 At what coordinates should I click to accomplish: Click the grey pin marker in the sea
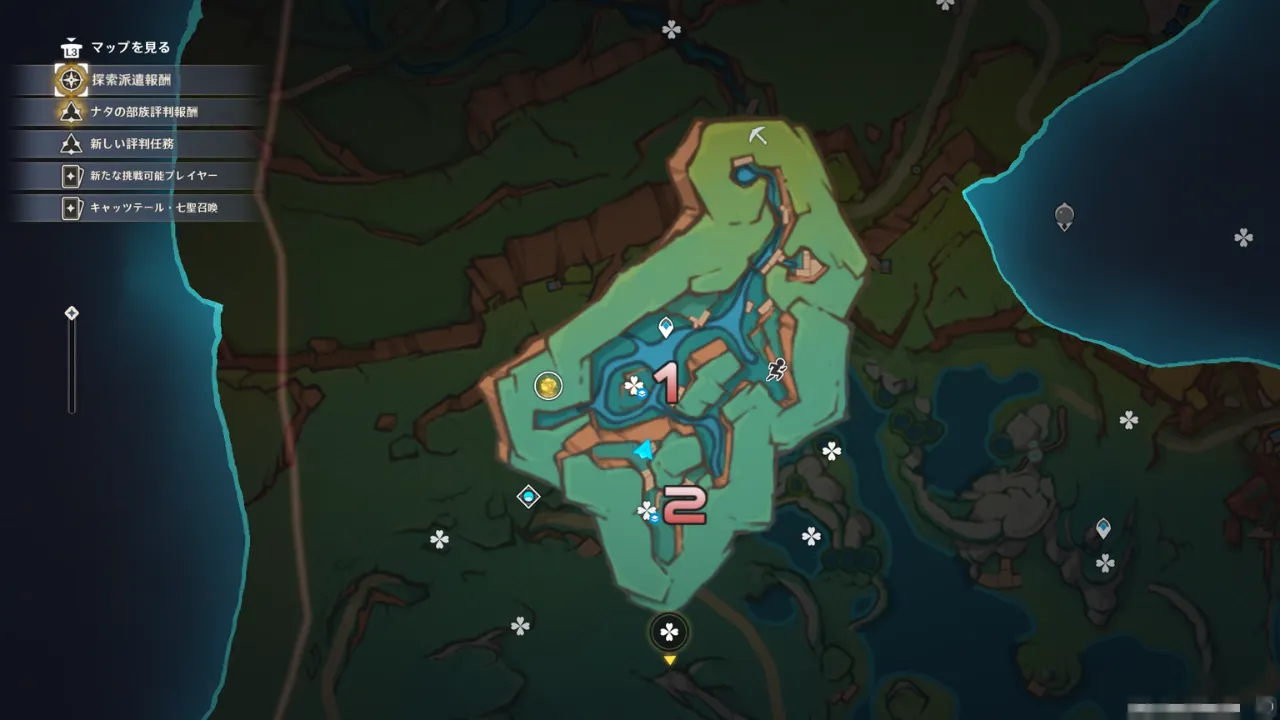coord(1064,215)
